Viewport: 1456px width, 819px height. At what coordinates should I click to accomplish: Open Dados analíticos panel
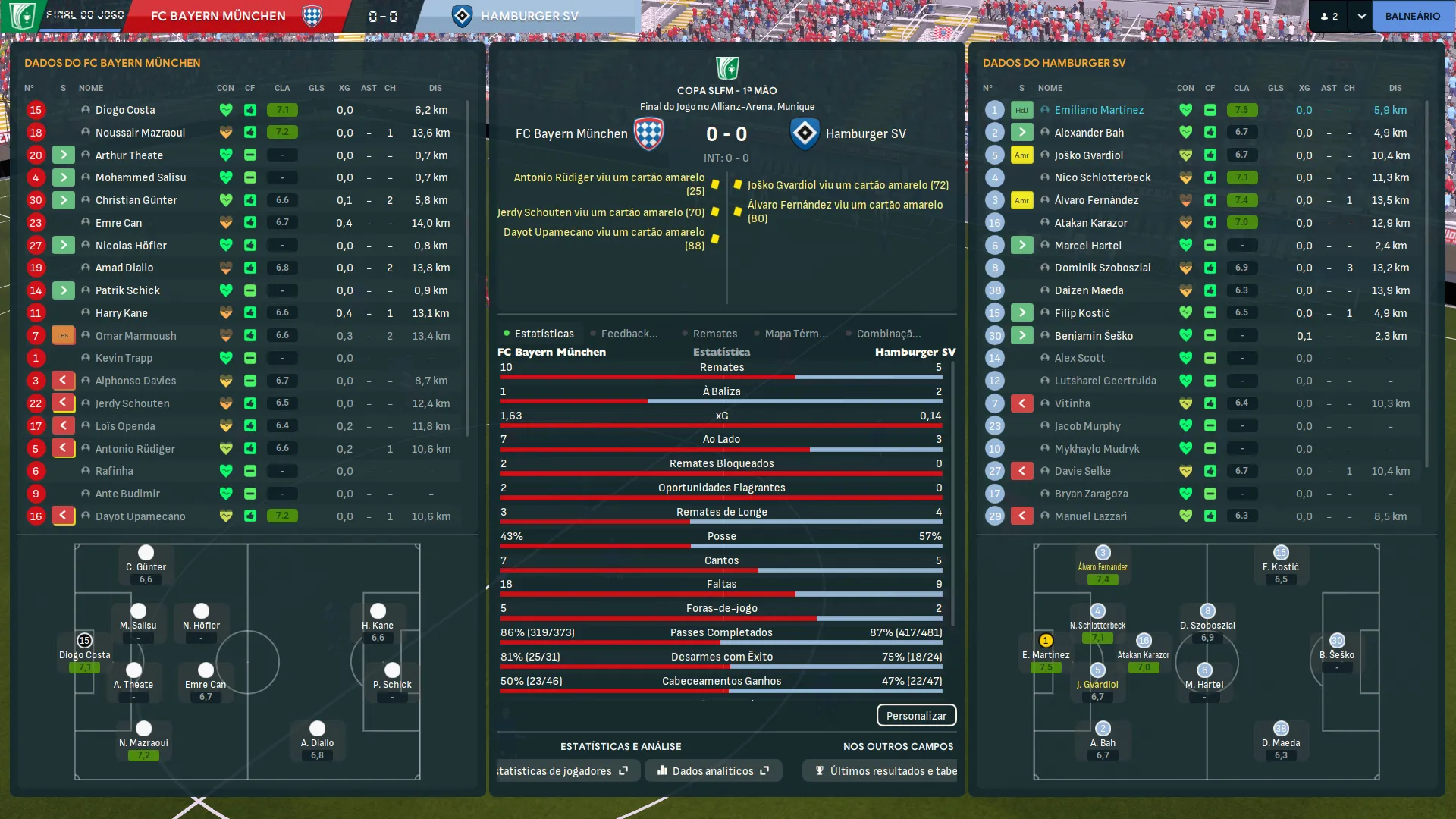pyautogui.click(x=713, y=771)
